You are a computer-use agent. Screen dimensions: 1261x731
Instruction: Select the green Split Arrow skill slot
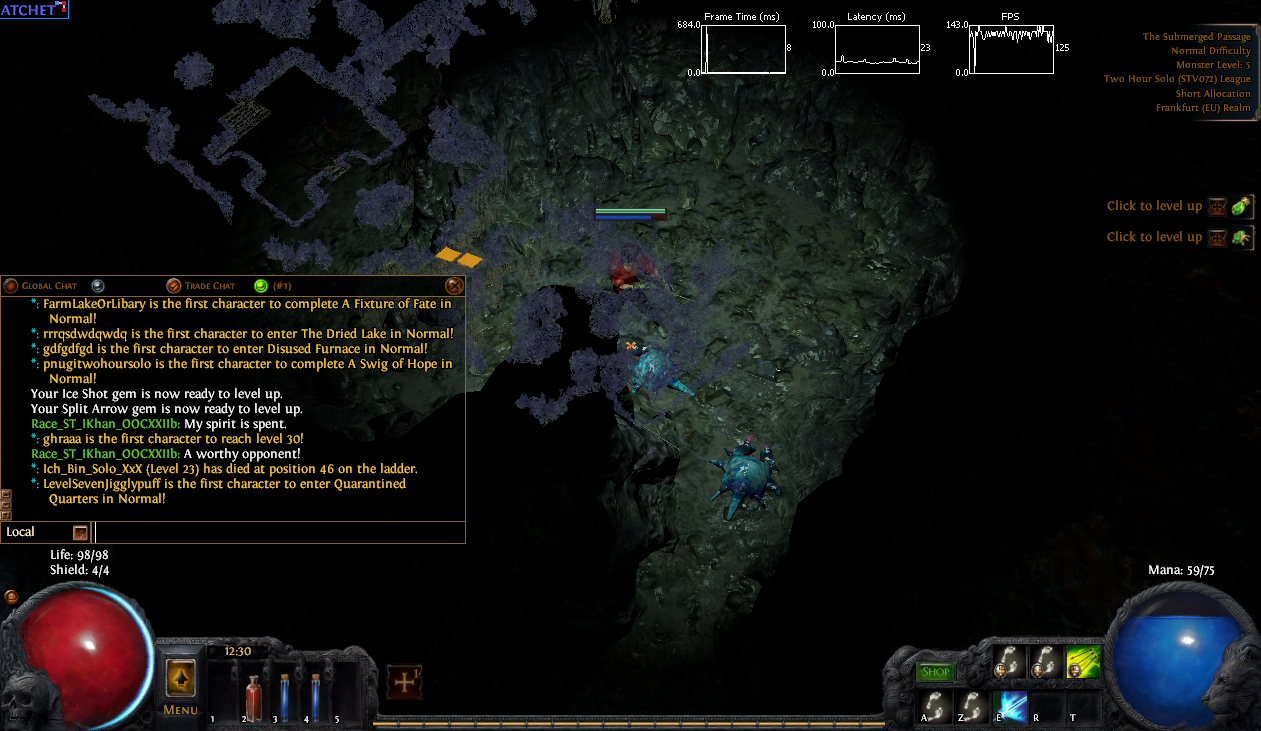click(x=1082, y=663)
